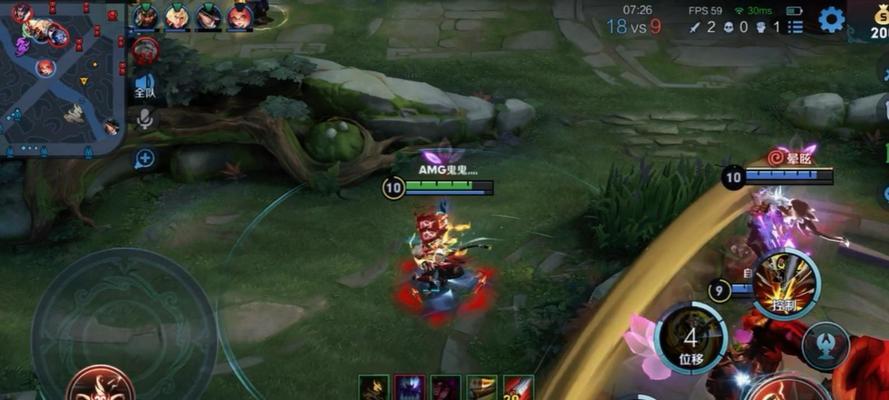Select the blonde teammate portrait
Screen dimensions: 889x400
click(x=177, y=16)
